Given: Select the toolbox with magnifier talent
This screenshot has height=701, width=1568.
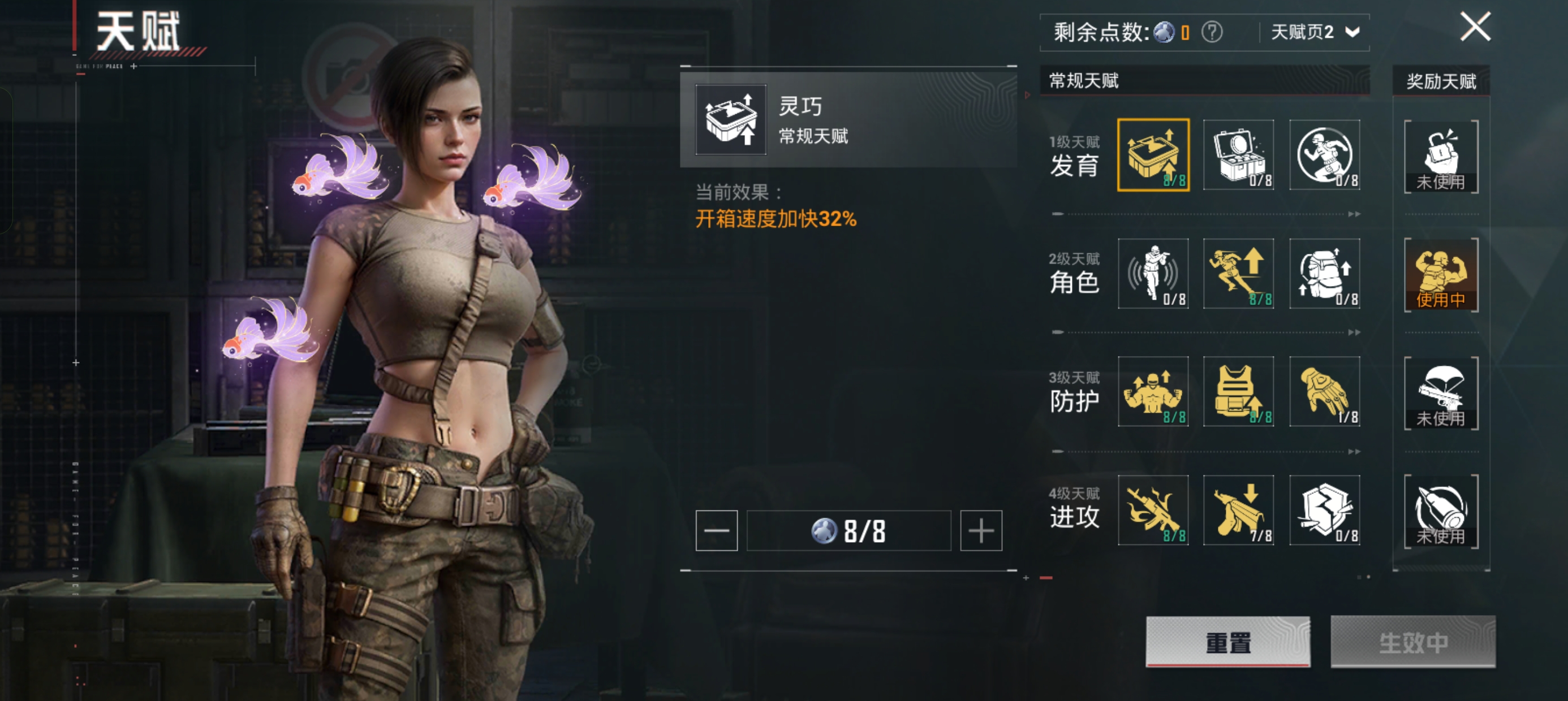Looking at the screenshot, I should tap(1238, 155).
